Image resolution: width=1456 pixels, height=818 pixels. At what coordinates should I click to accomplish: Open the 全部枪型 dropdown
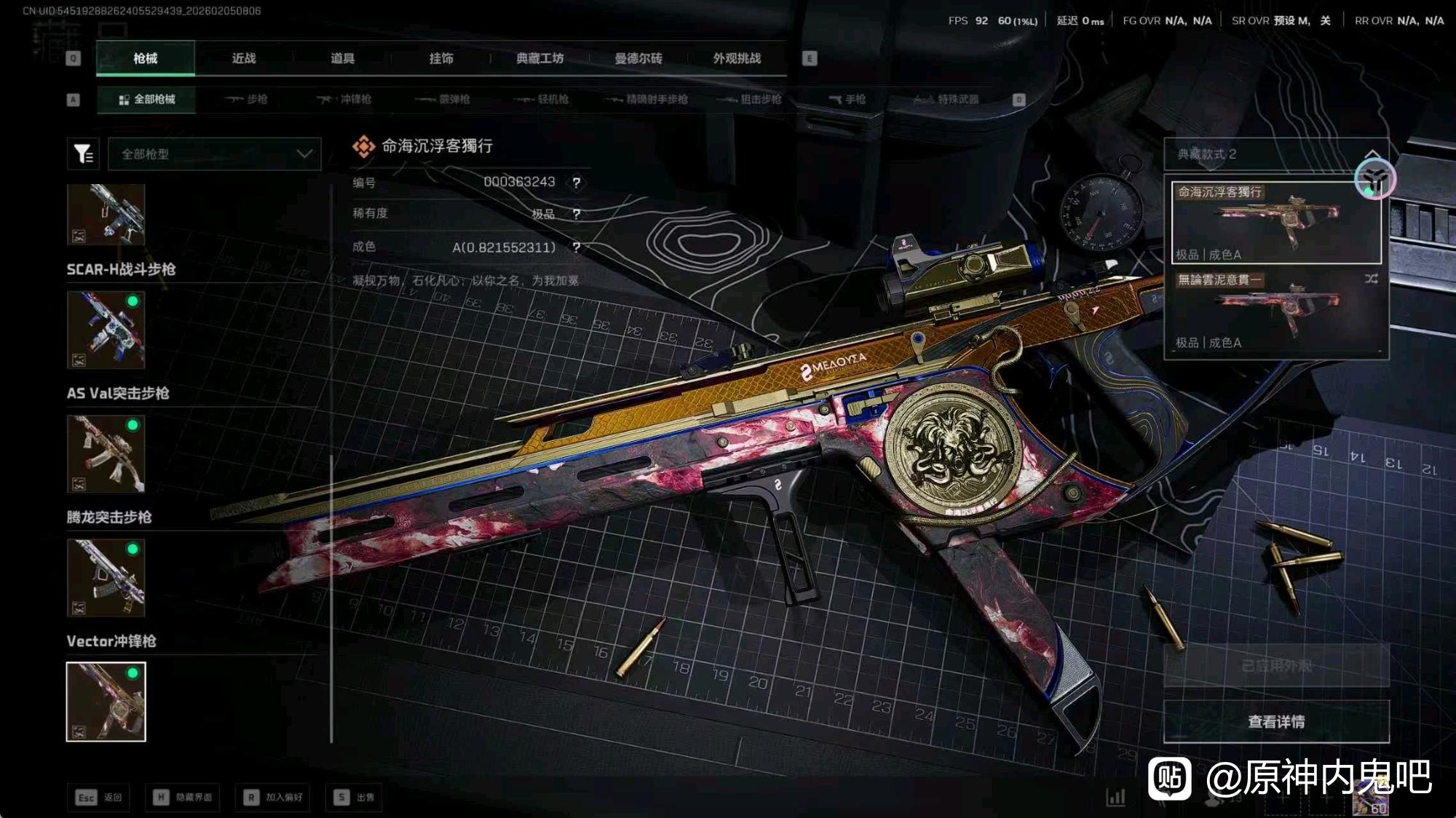(x=215, y=154)
